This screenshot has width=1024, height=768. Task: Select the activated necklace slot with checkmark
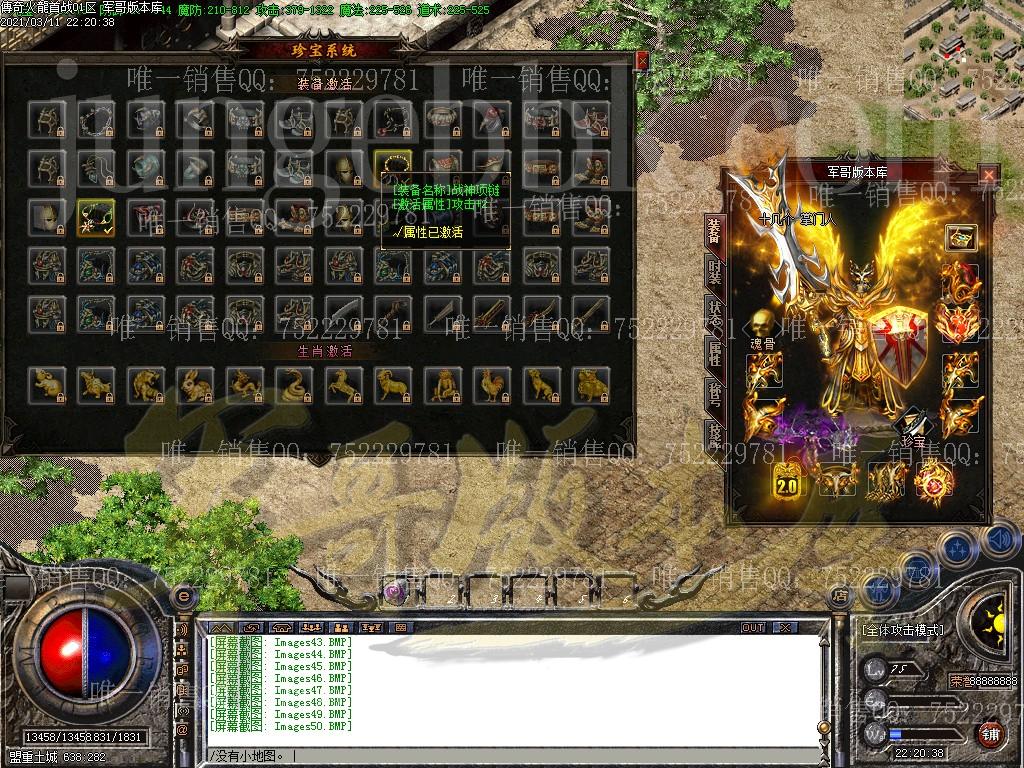point(94,216)
